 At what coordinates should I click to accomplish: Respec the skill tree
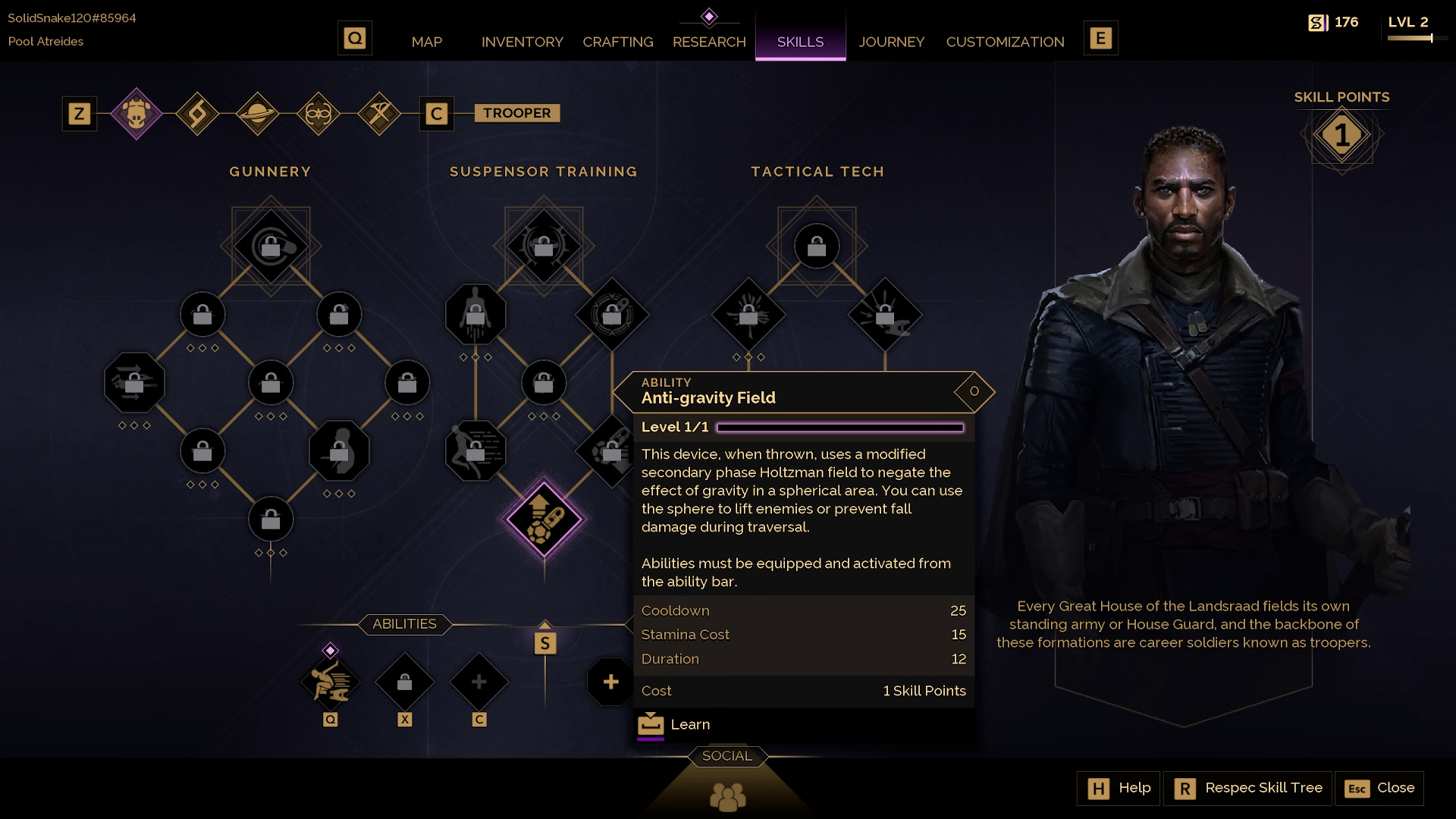click(1248, 788)
